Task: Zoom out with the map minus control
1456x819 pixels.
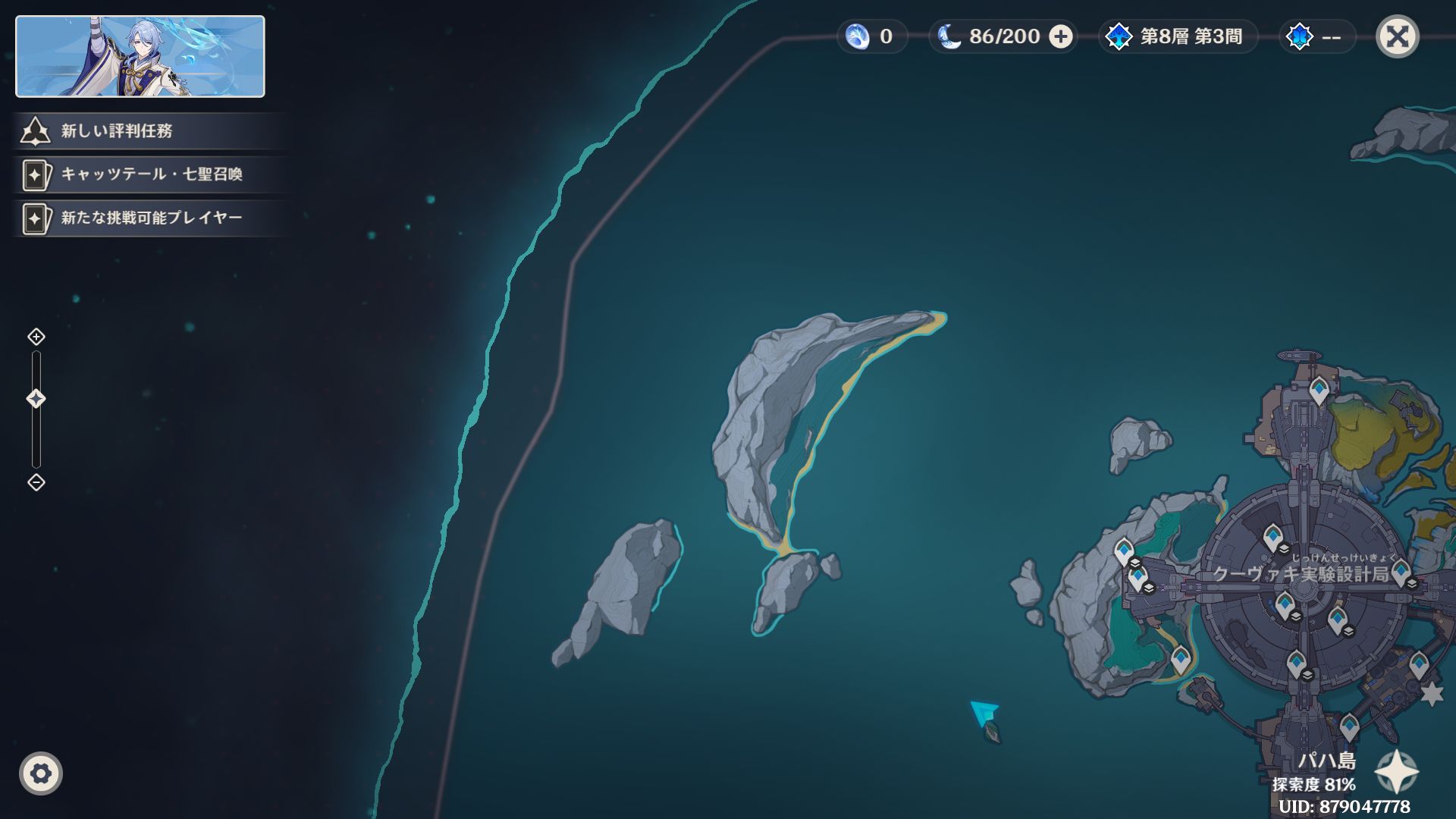Action: [x=36, y=482]
